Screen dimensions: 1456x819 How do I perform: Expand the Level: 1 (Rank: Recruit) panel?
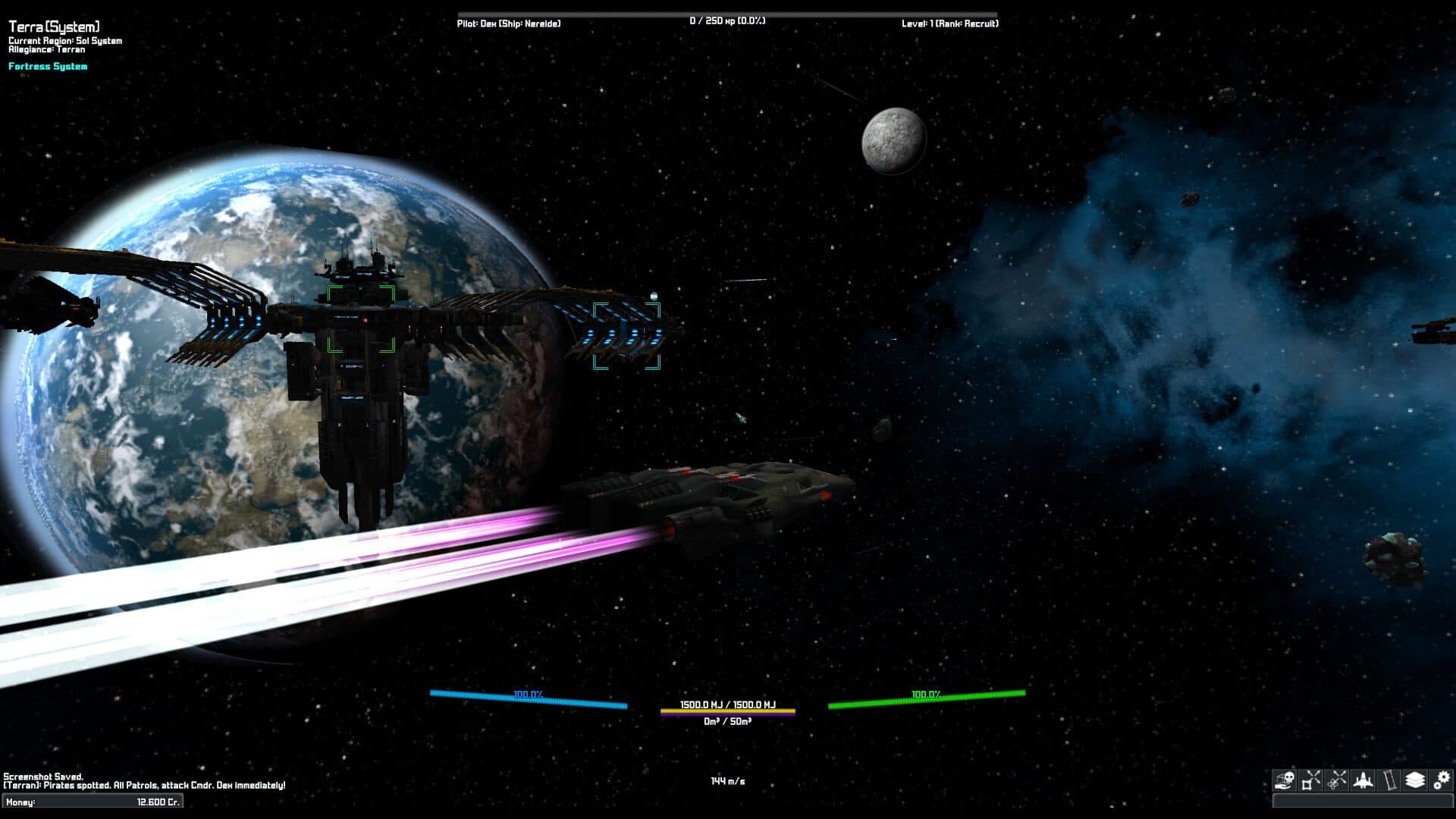click(x=949, y=24)
